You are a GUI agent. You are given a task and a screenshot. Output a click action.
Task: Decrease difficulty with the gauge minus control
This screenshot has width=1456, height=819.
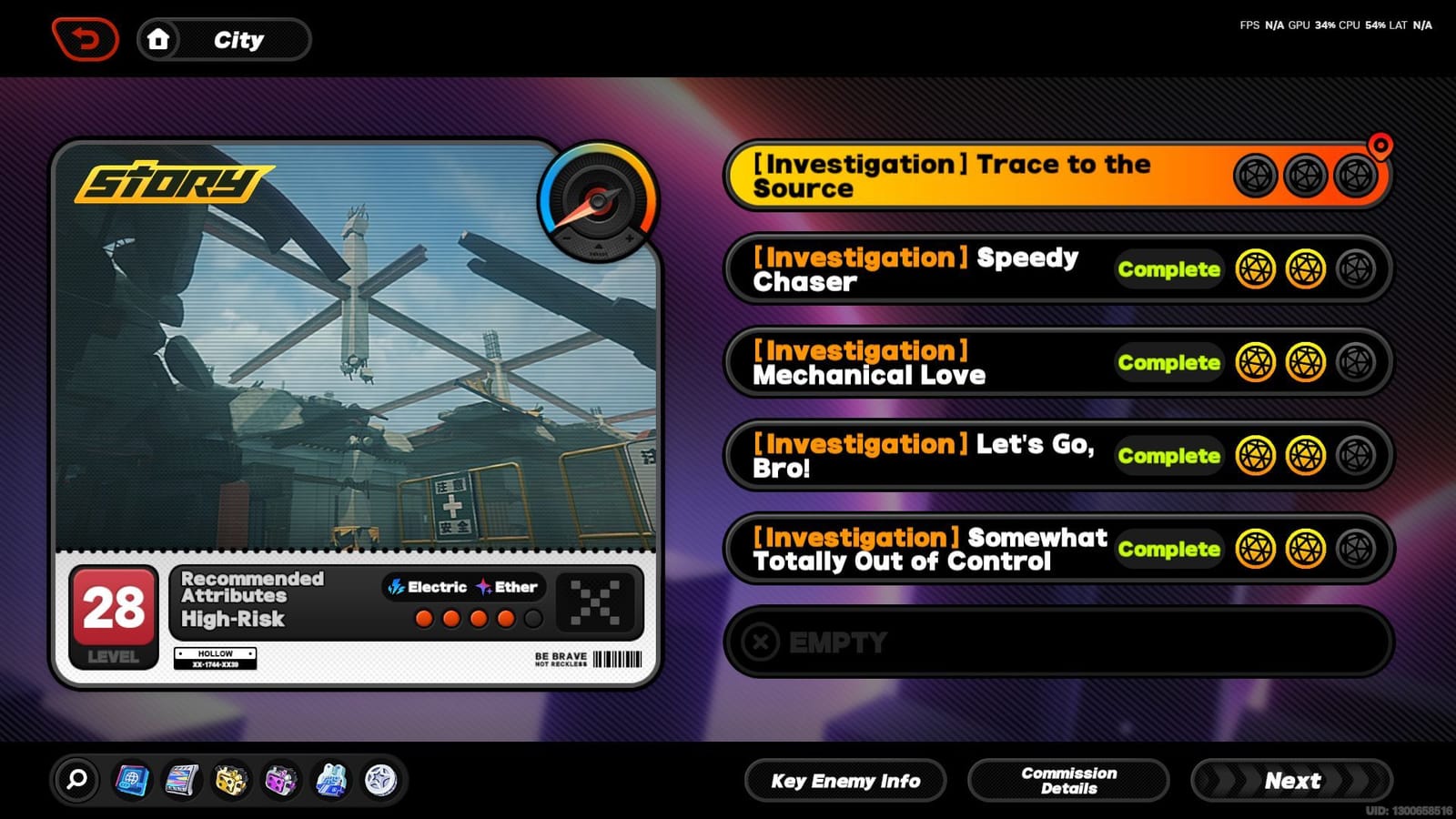pos(566,238)
